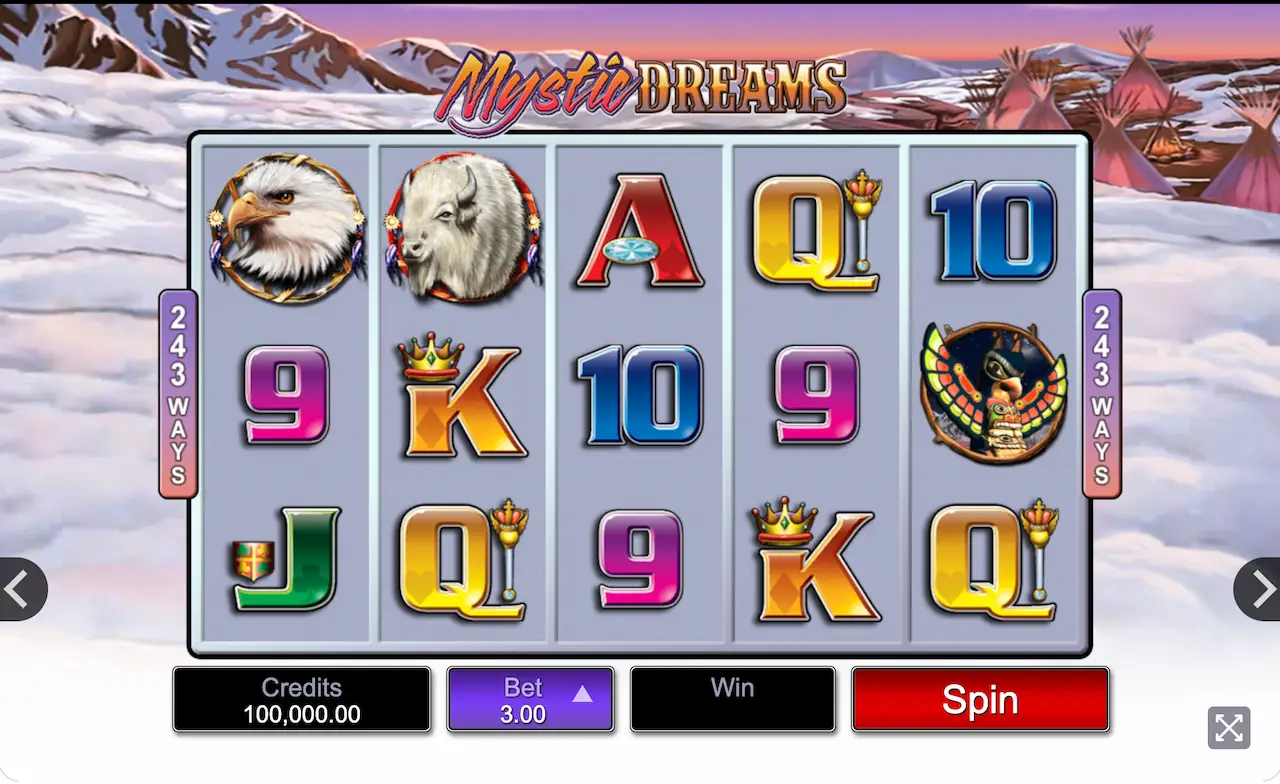1280x784 pixels.
Task: Toggle fullscreen mode with the expand icon
Action: 1229,727
